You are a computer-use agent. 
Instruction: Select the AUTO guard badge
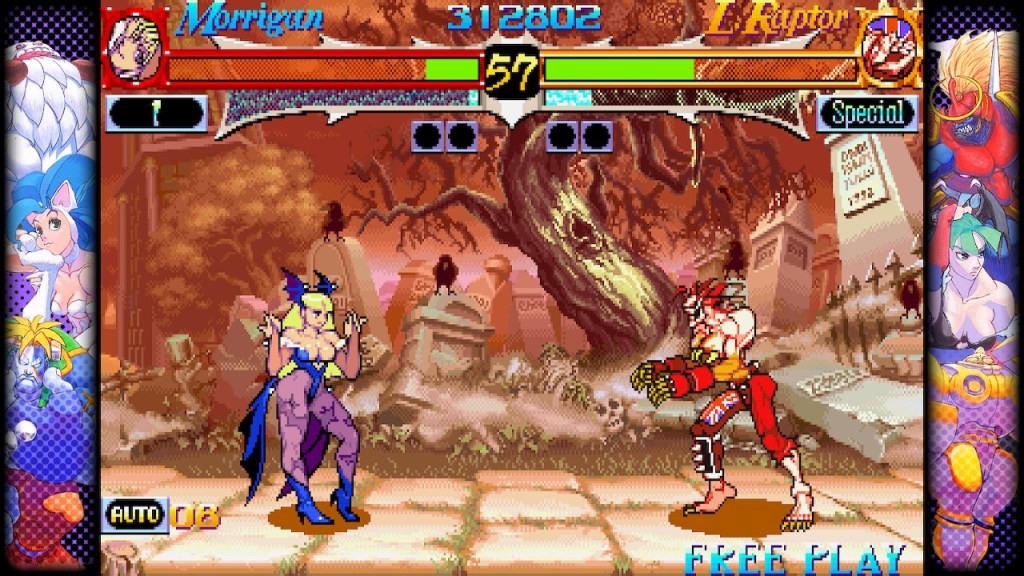pyautogui.click(x=135, y=515)
